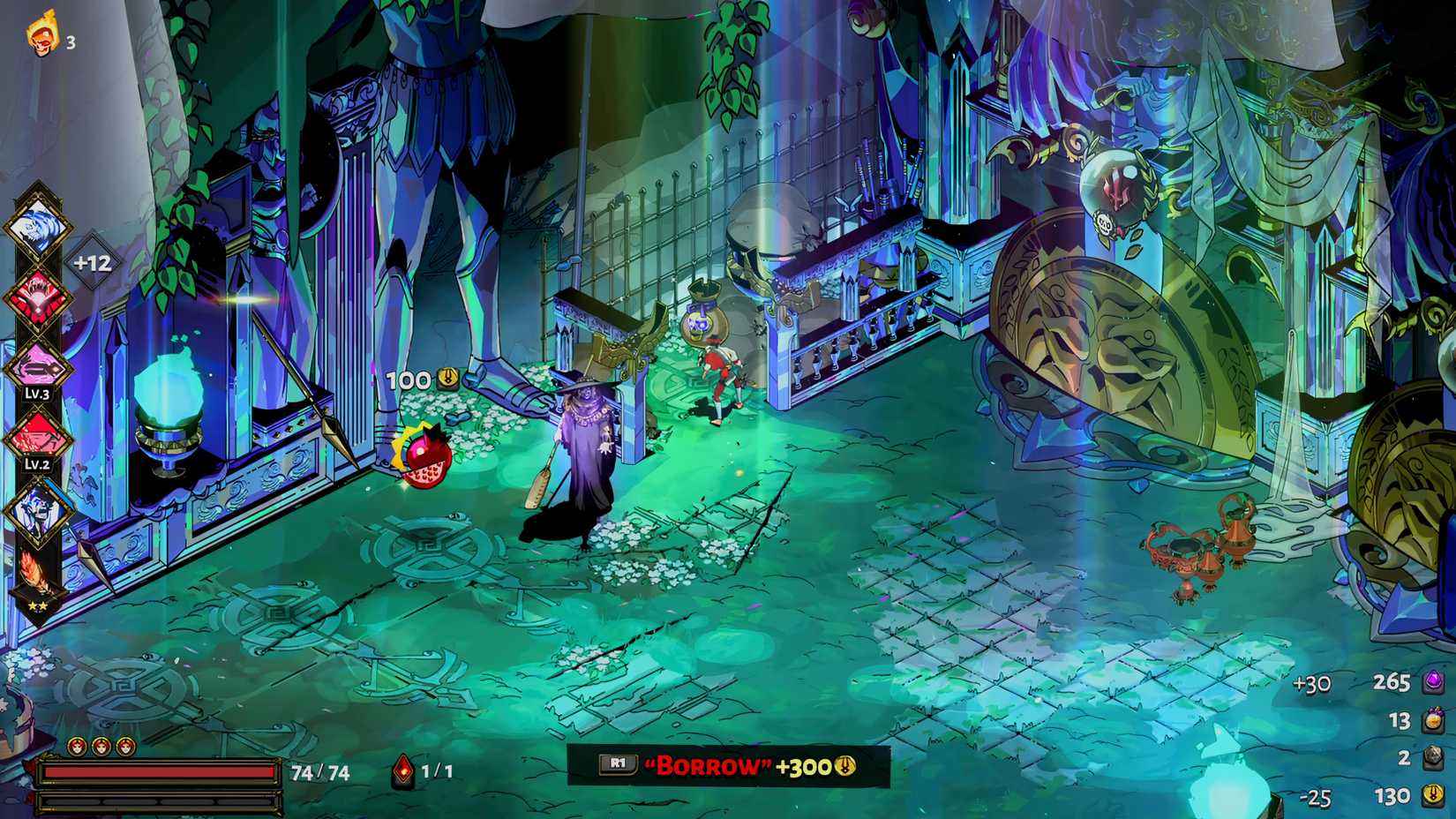
Task: Click the three heart icons above the health bar
Action: 101,746
